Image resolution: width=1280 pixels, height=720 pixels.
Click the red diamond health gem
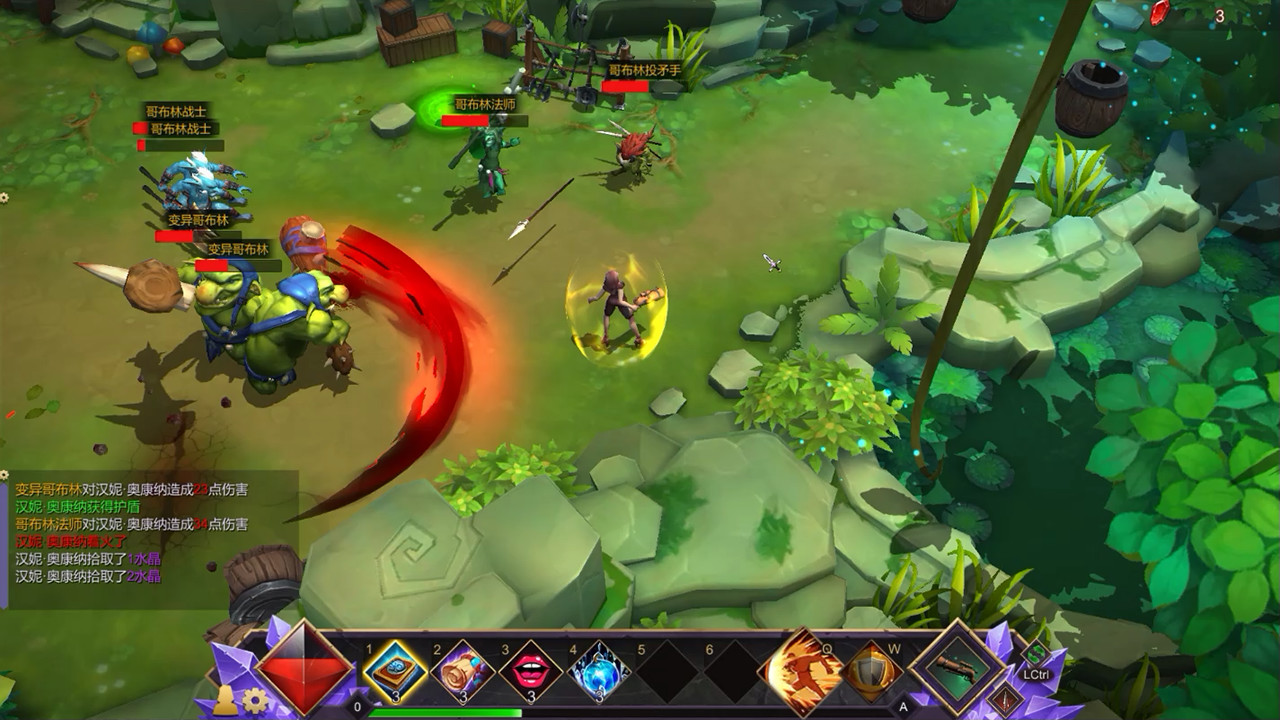(305, 670)
